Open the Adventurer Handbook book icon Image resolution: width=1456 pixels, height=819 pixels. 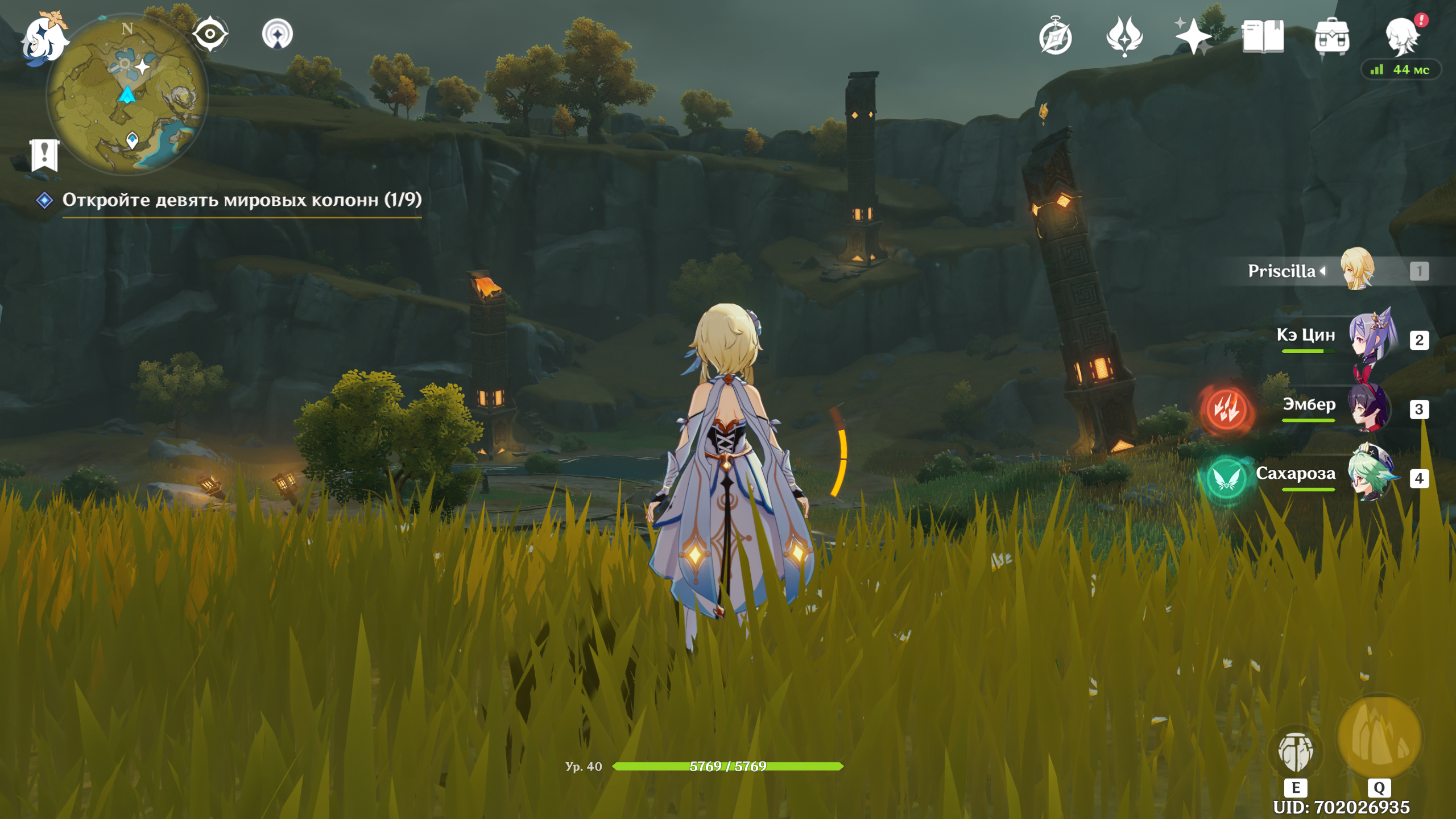point(1263,37)
